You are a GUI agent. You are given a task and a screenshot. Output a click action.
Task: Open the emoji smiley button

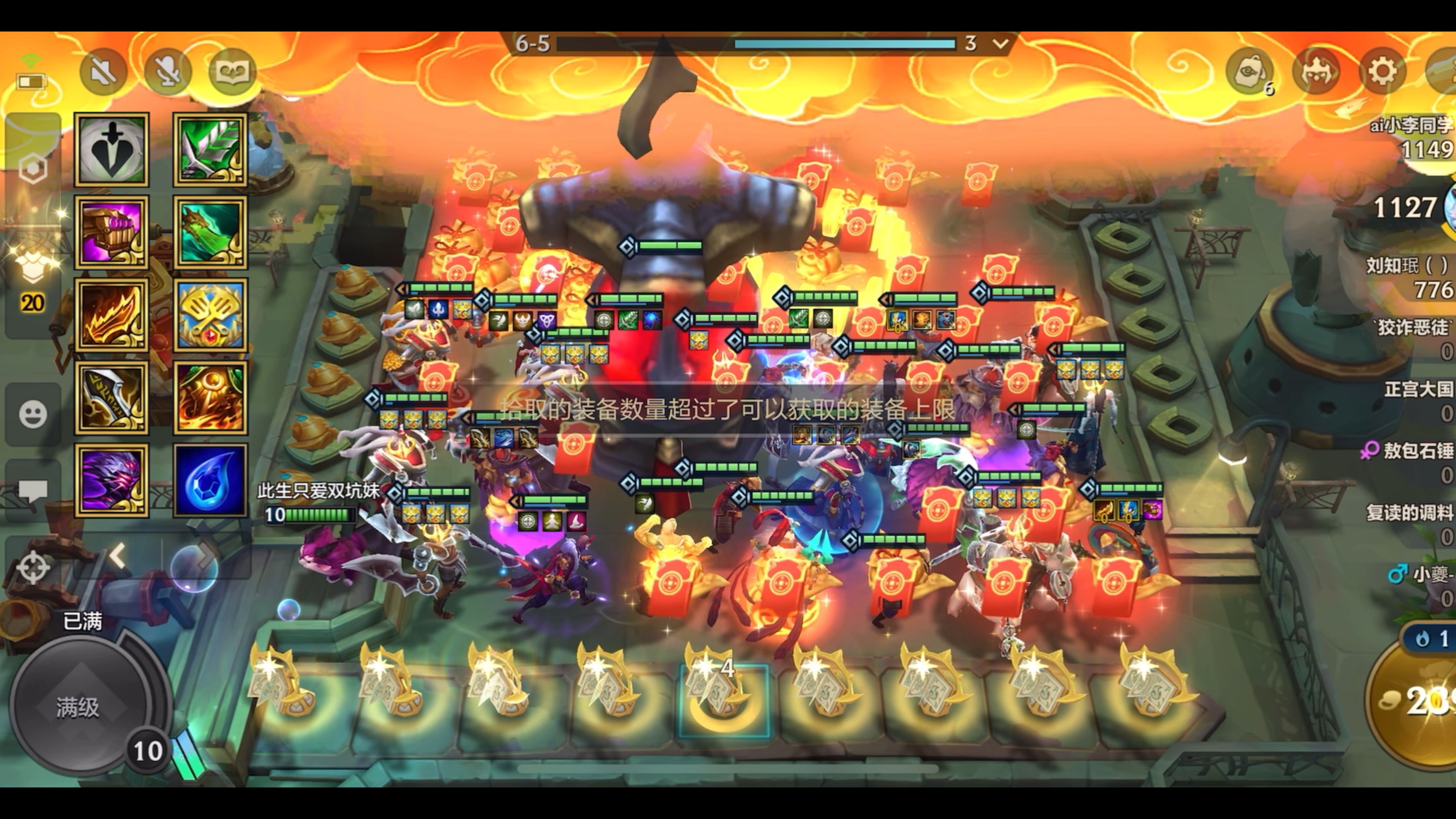[x=33, y=414]
